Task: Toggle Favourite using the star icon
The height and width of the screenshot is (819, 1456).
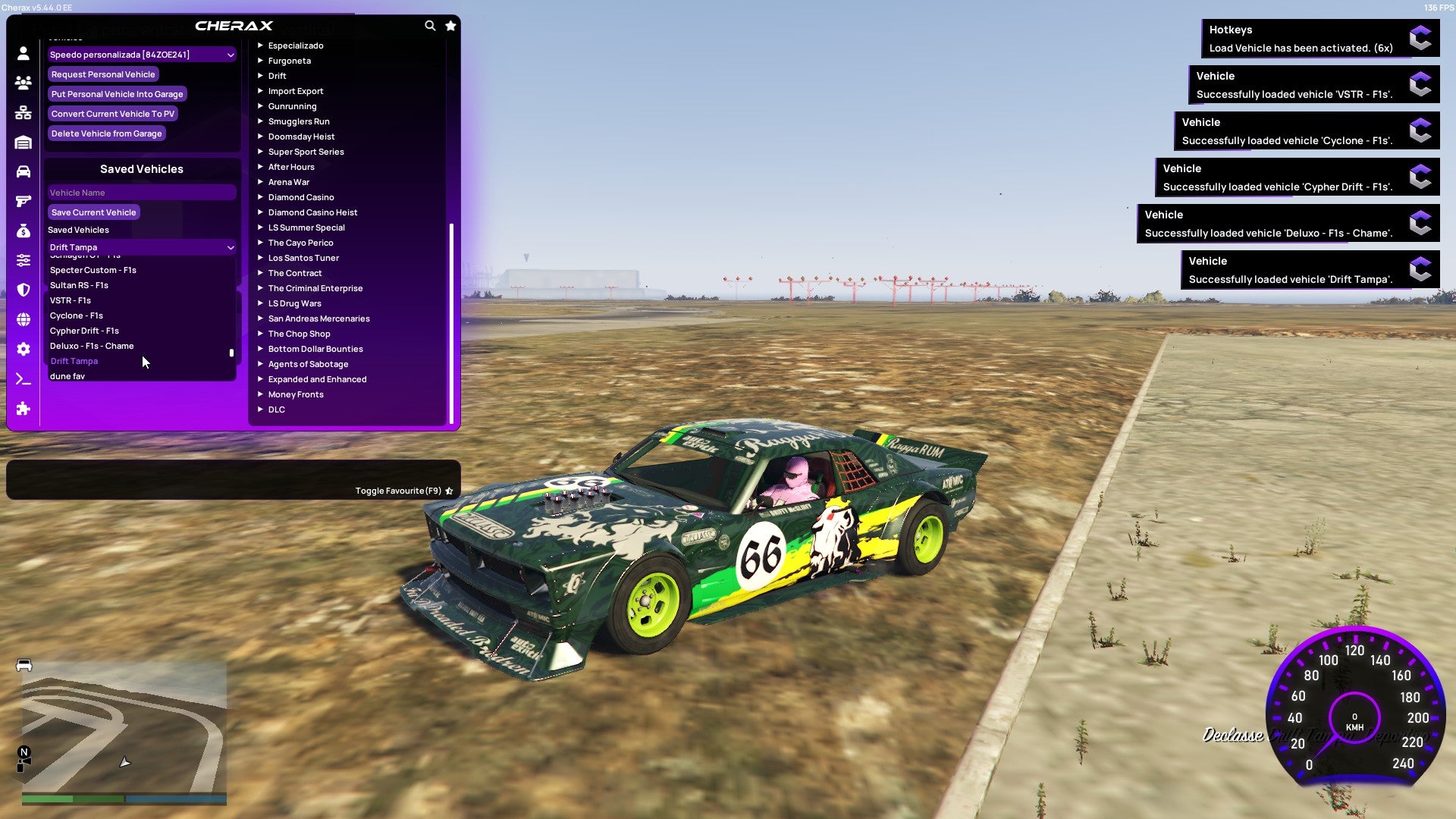Action: [449, 490]
